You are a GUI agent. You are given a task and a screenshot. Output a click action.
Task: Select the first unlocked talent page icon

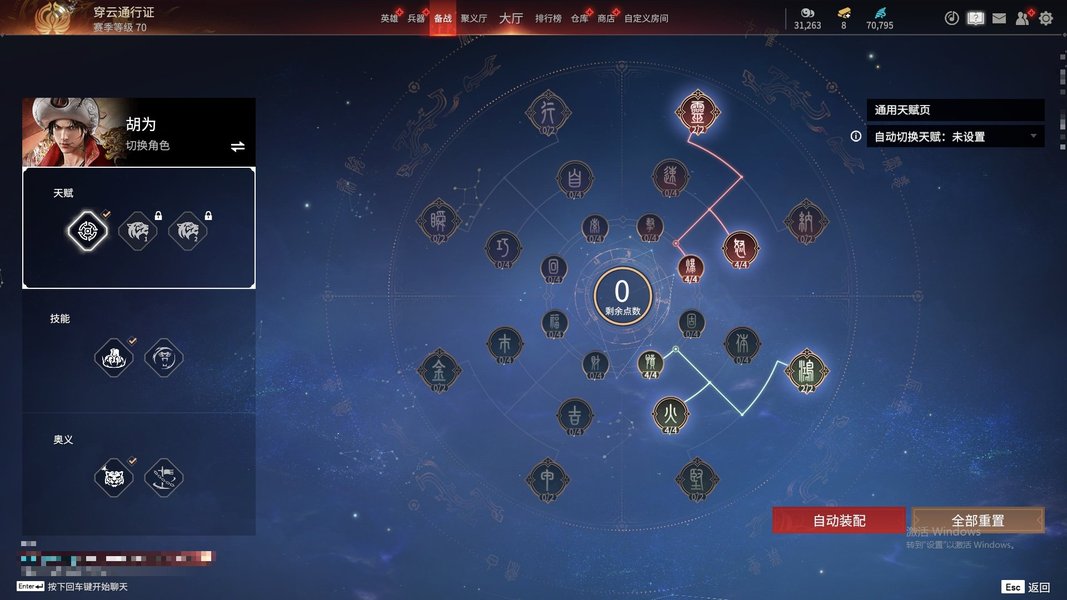(x=88, y=231)
